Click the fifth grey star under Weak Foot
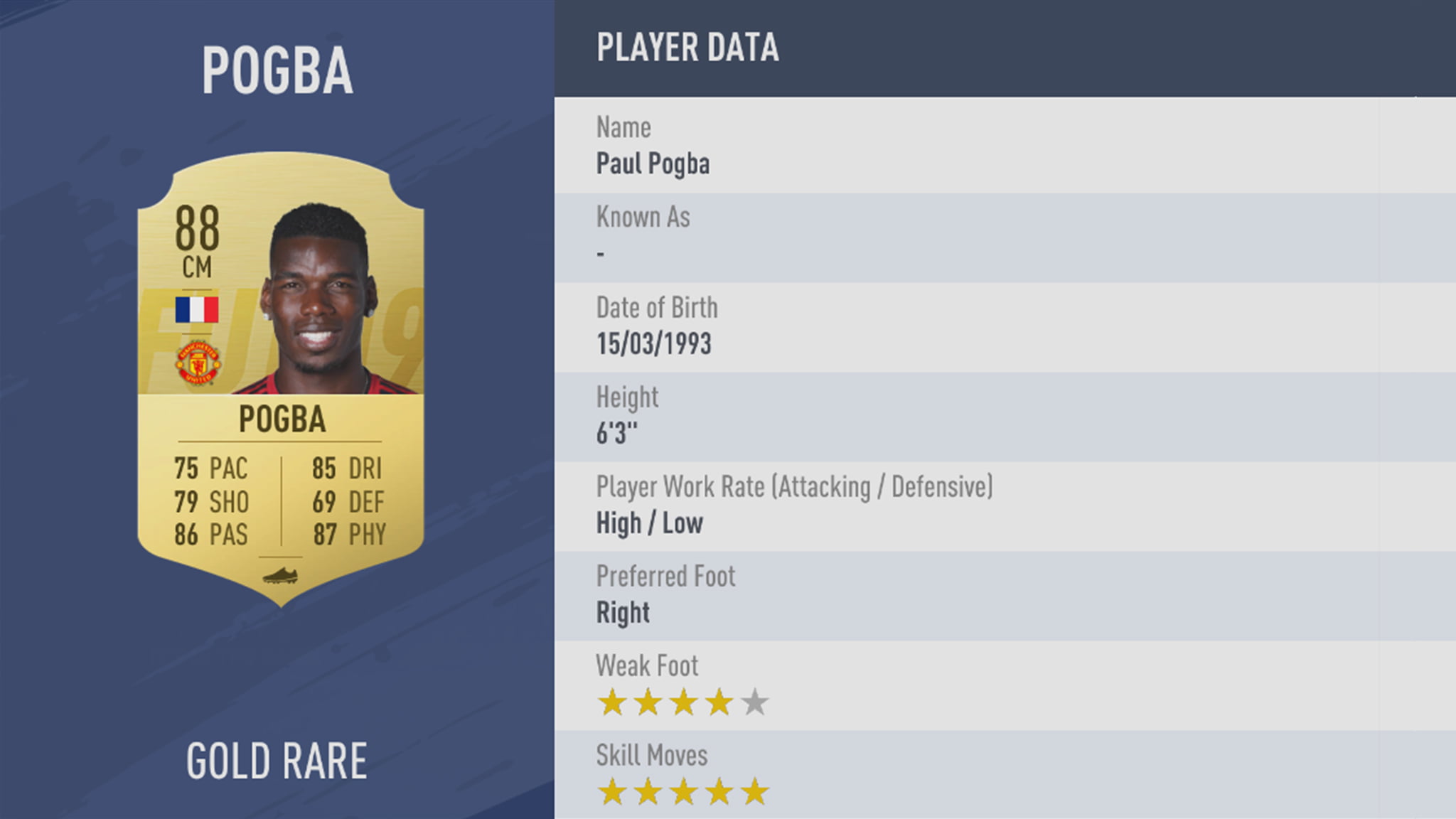The image size is (1456, 819). coord(755,701)
